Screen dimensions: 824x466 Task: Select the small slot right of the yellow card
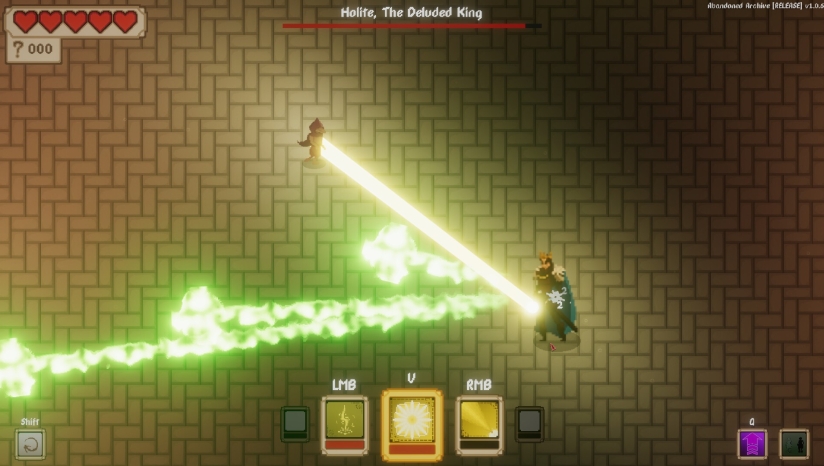[529, 423]
